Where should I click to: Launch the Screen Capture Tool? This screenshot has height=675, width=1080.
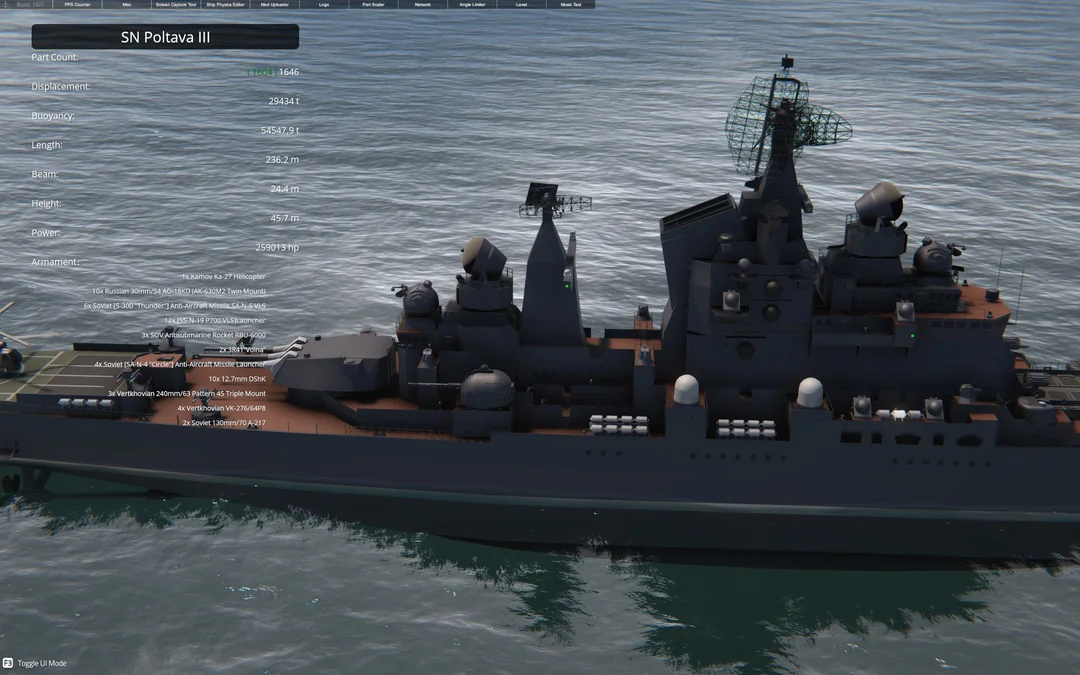click(176, 5)
